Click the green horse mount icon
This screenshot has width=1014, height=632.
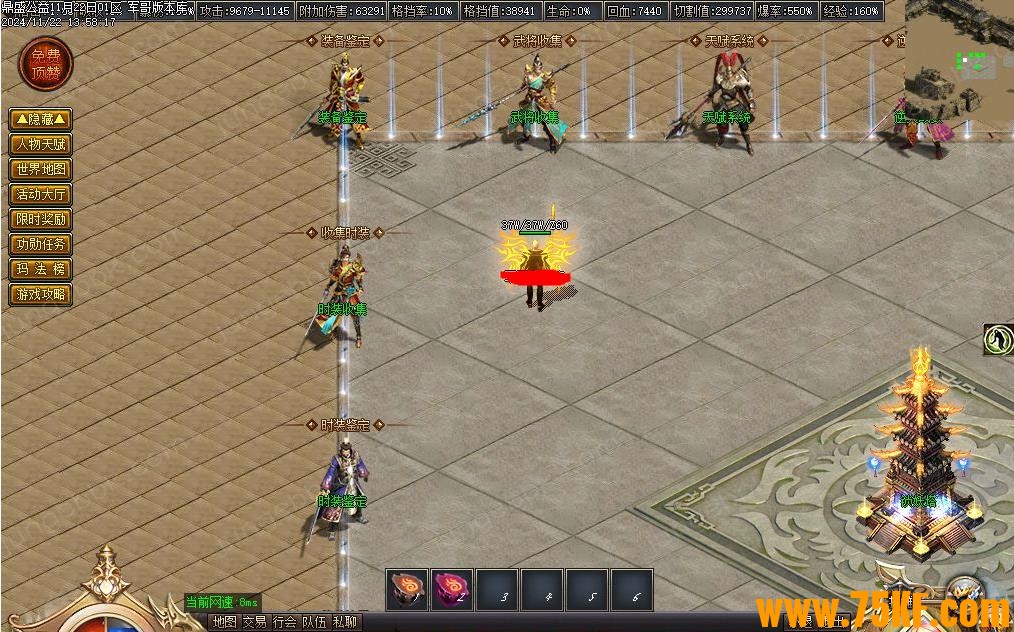tap(998, 340)
